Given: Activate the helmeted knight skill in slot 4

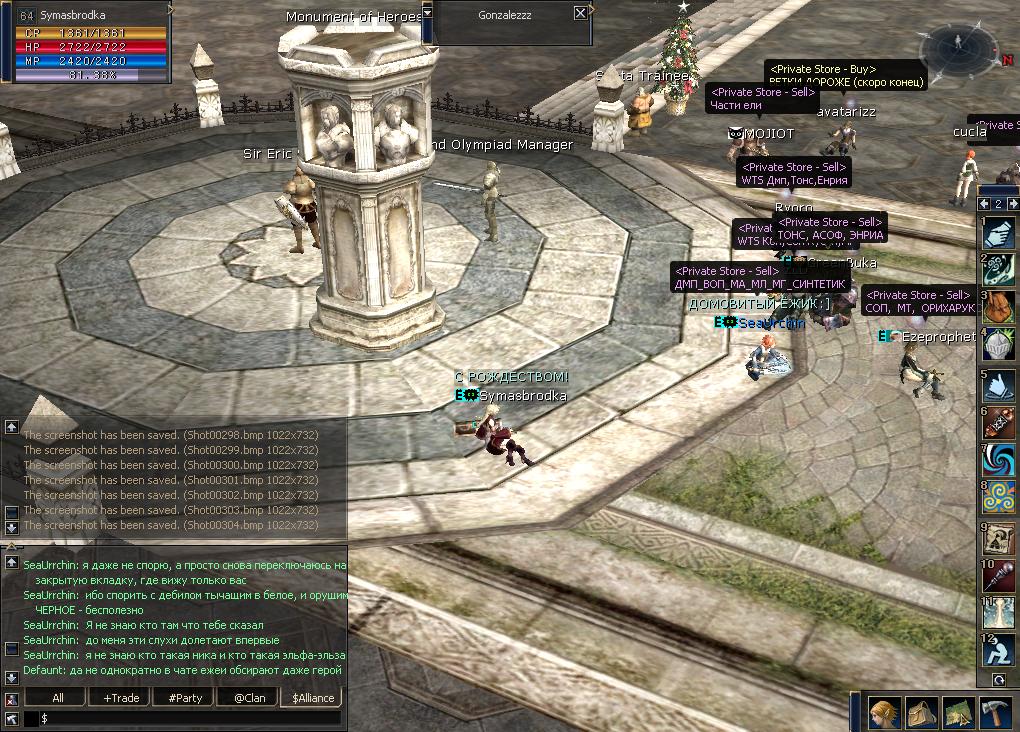Looking at the screenshot, I should 998,343.
